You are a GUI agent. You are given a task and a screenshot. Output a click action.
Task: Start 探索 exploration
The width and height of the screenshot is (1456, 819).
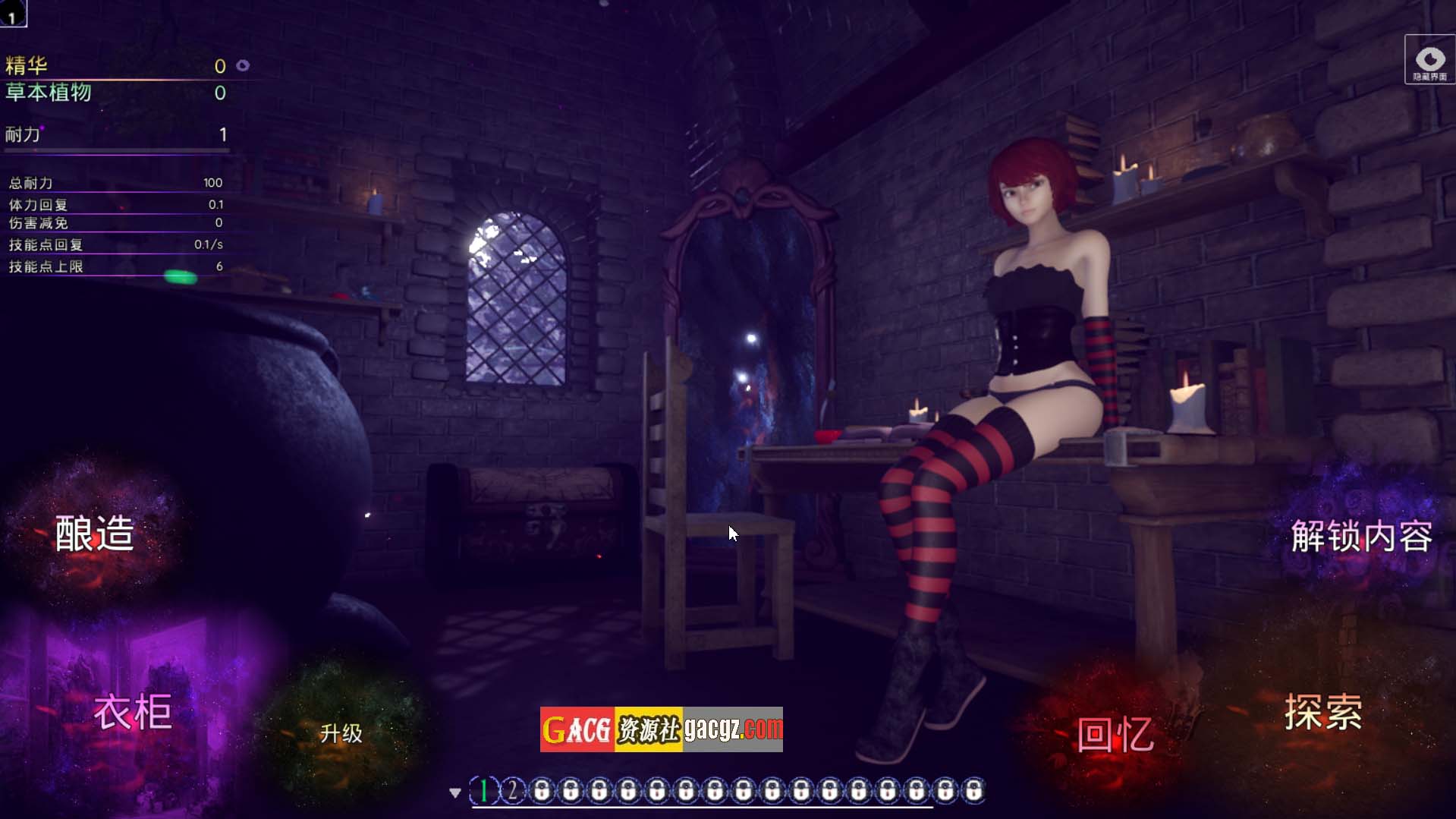tap(1322, 712)
